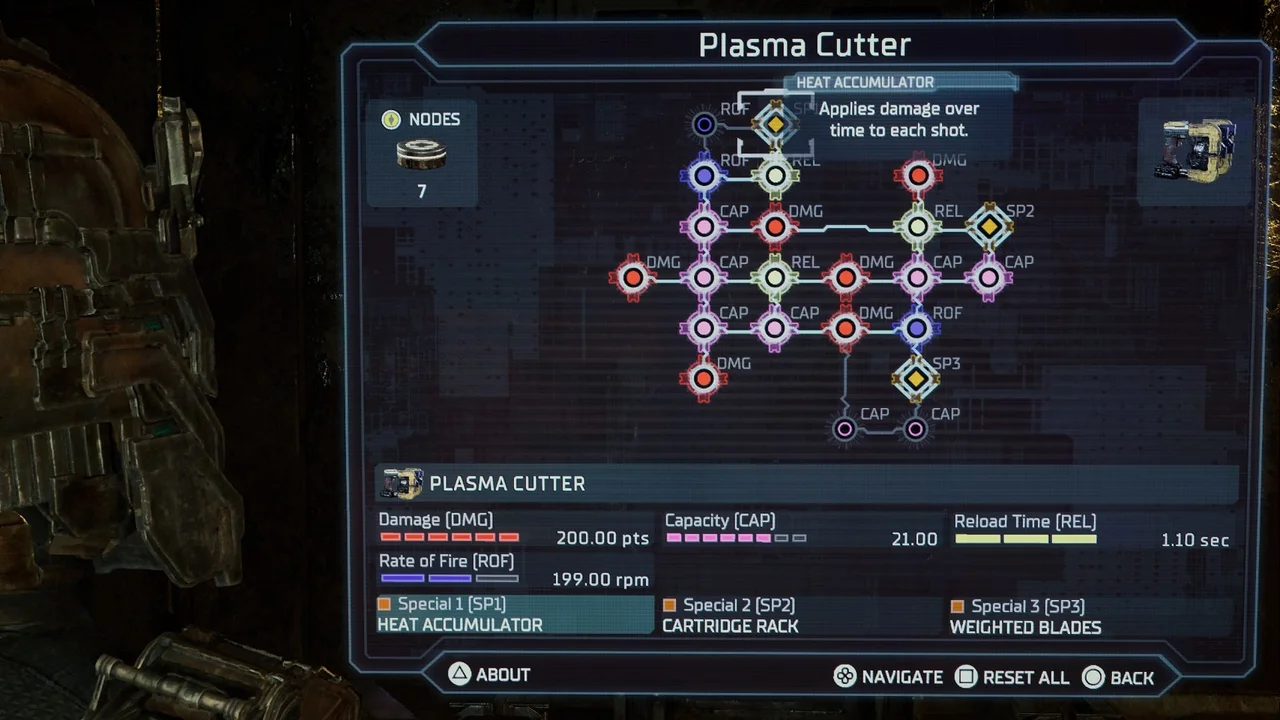Select the blue ROF node above SP3
The width and height of the screenshot is (1280, 720).
(916, 327)
